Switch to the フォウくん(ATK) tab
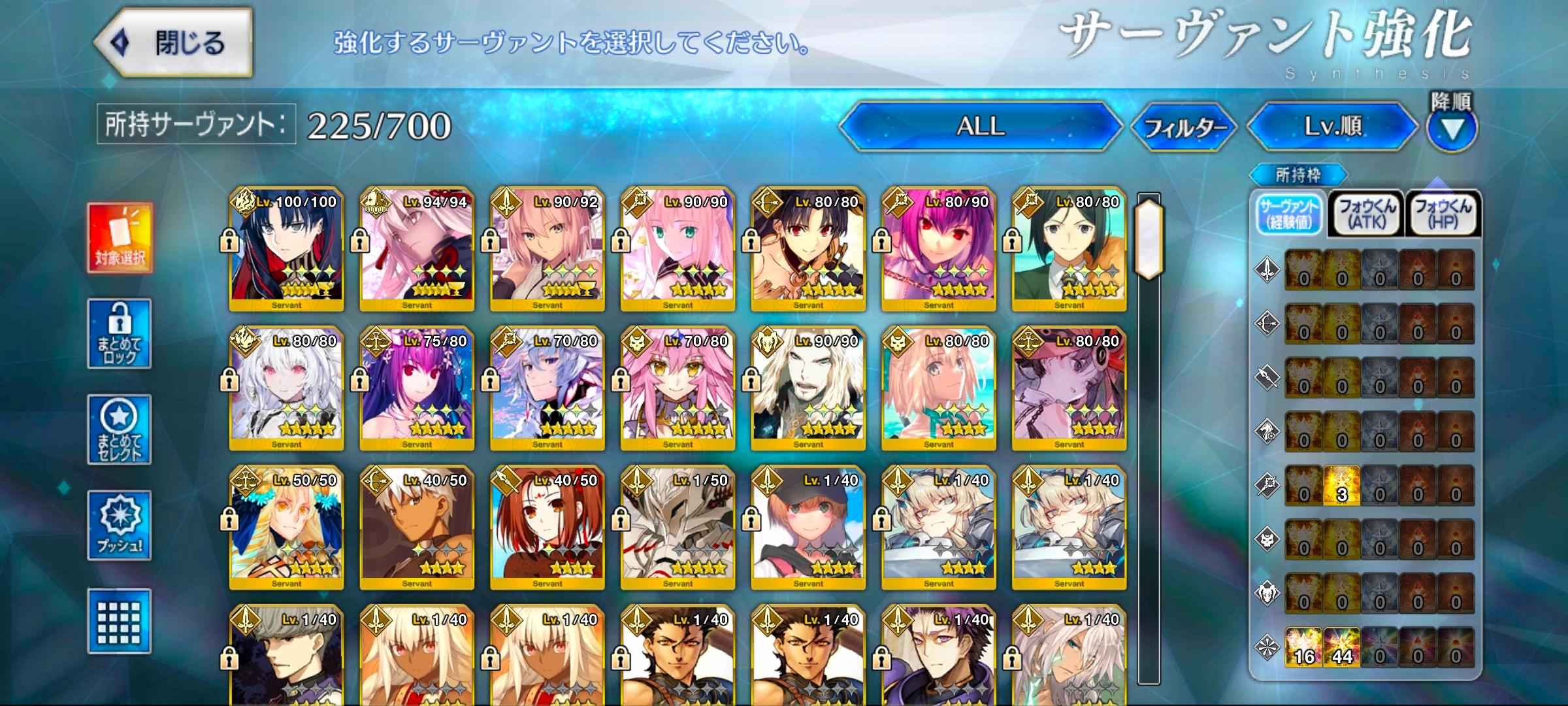The height and width of the screenshot is (706, 1568). [x=1367, y=213]
